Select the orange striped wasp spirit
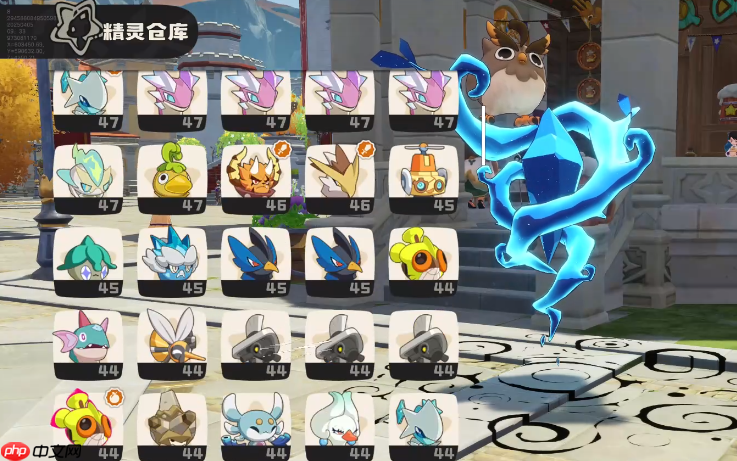737x461 pixels. [x=172, y=342]
